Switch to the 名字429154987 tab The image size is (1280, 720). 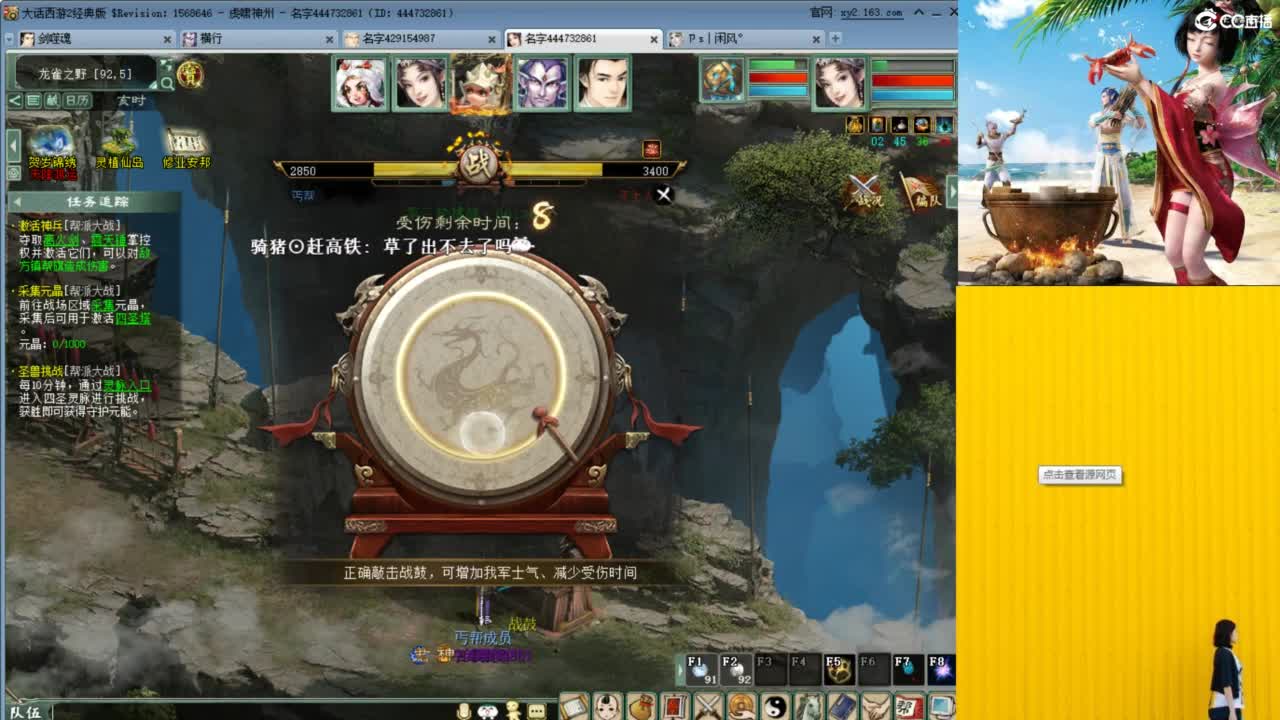tap(420, 40)
